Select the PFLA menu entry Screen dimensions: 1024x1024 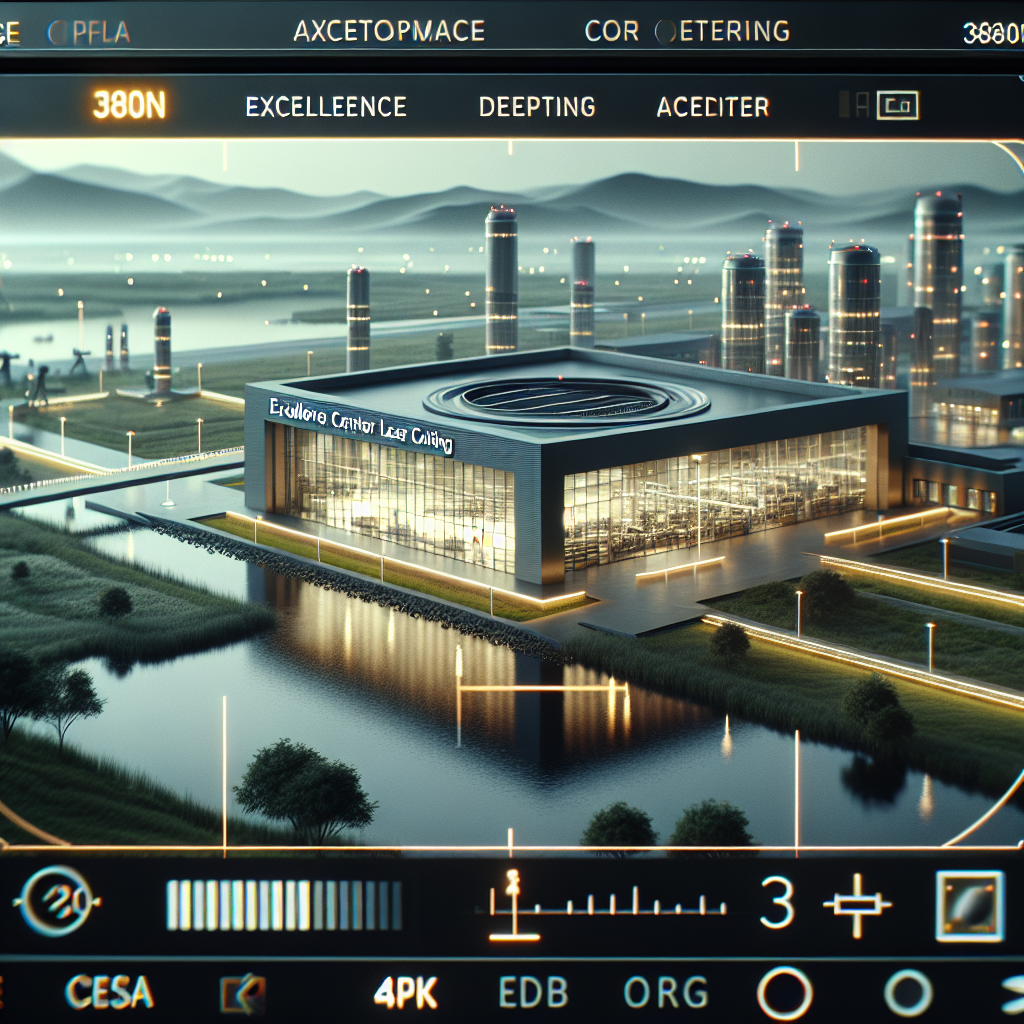coord(88,32)
